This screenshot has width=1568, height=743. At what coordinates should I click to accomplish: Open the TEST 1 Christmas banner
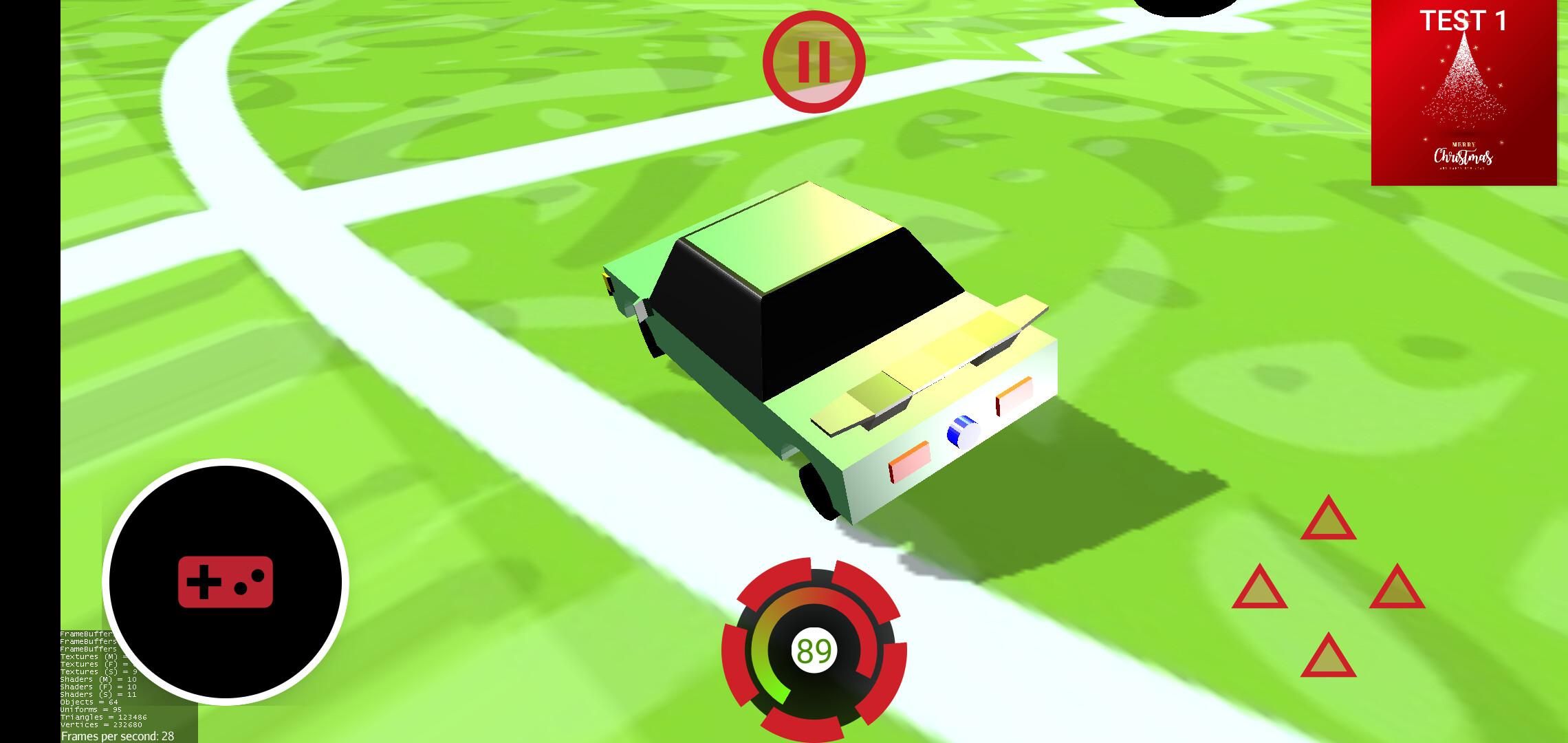tap(1463, 93)
